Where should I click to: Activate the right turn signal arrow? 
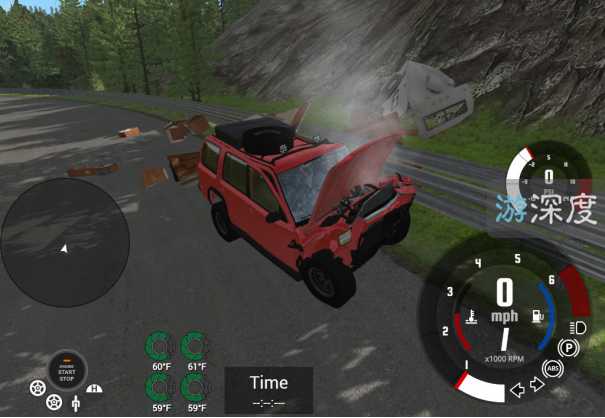click(535, 383)
